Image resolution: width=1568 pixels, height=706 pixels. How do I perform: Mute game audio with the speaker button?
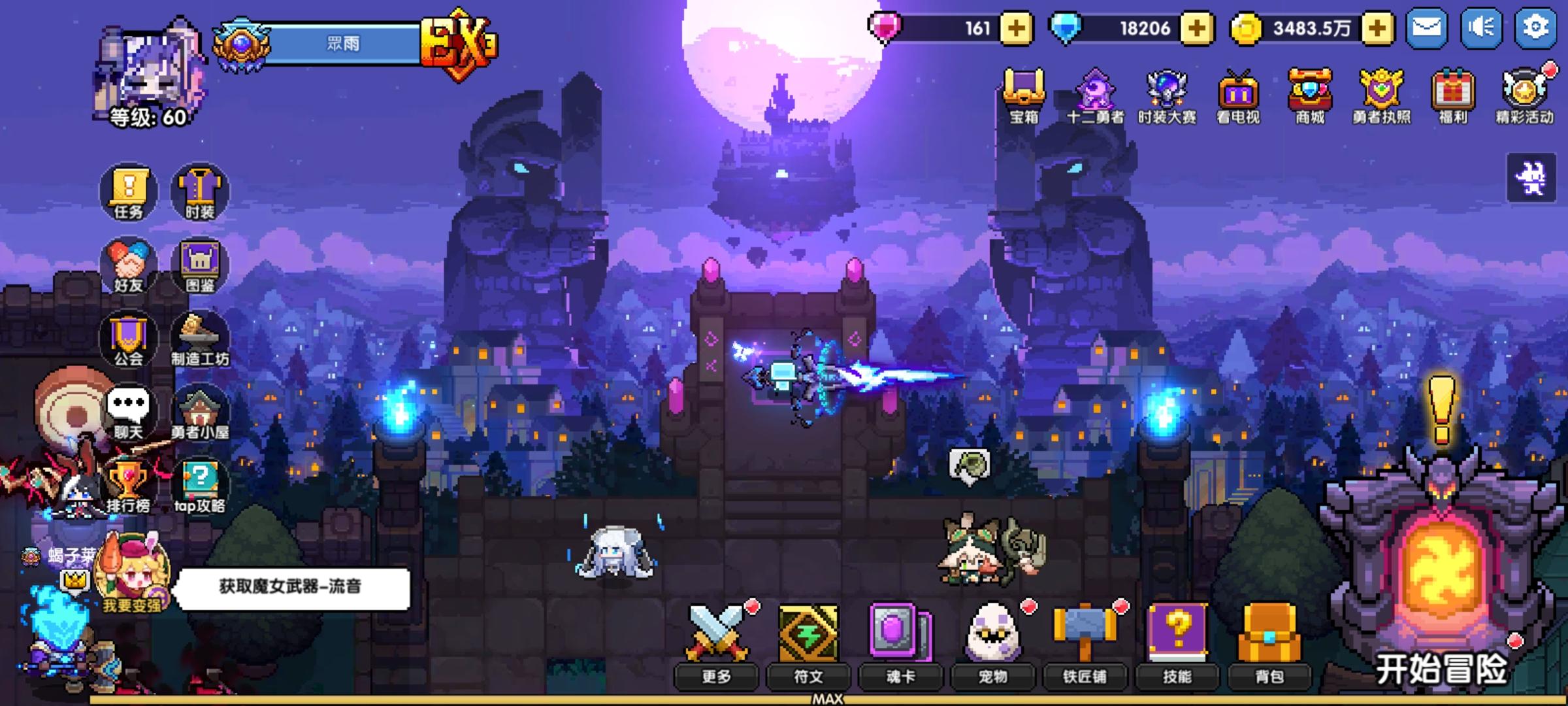tap(1483, 27)
